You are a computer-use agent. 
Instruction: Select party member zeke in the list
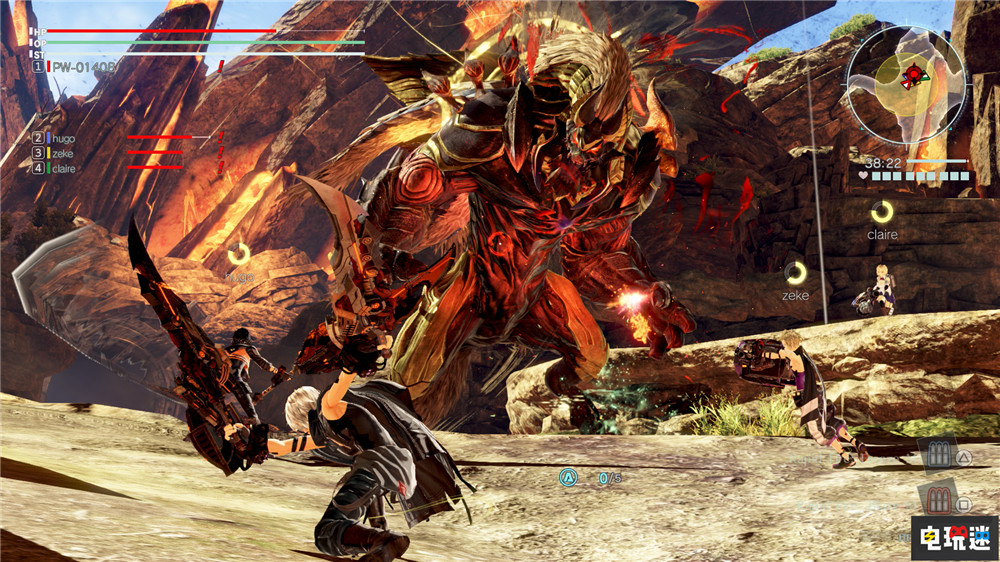(62, 153)
